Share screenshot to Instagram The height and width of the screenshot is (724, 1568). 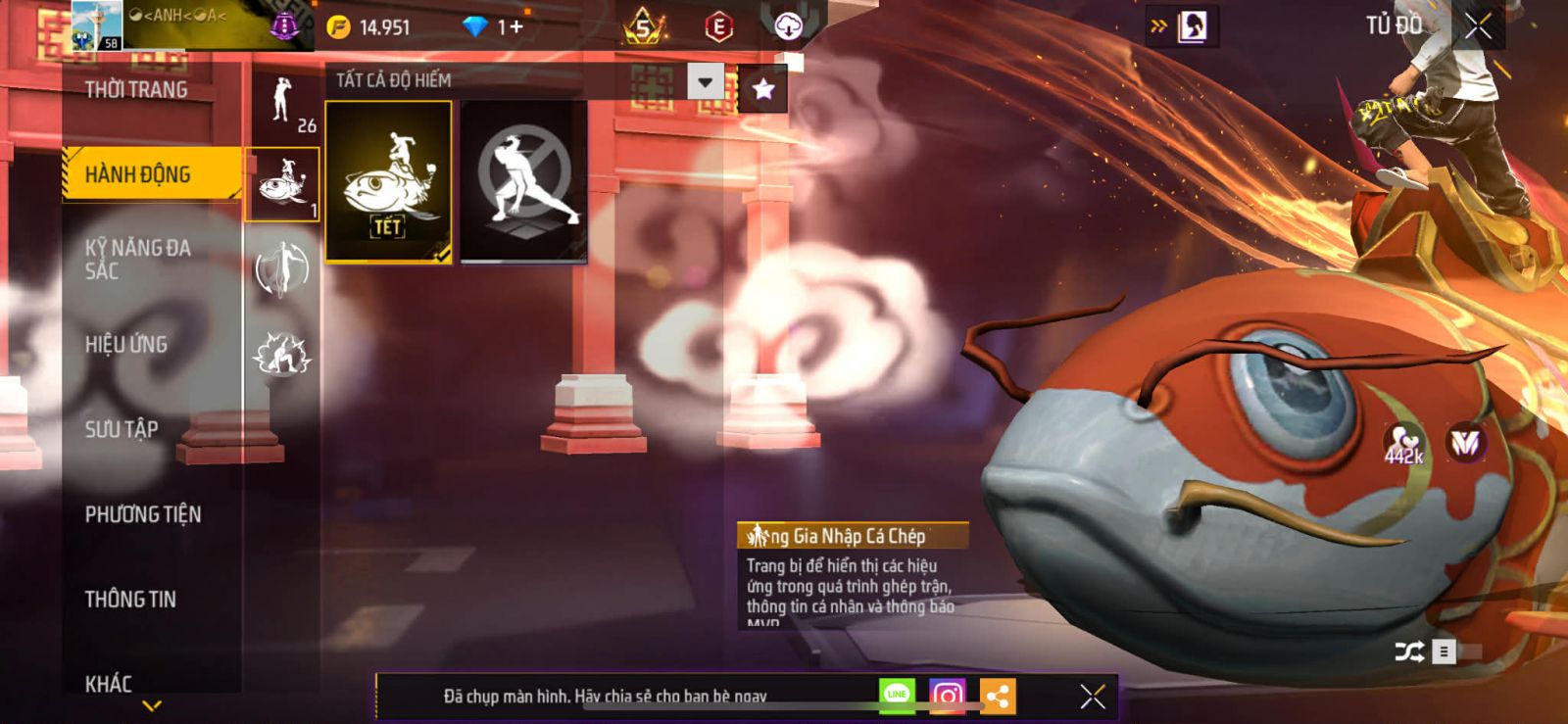[x=947, y=696]
